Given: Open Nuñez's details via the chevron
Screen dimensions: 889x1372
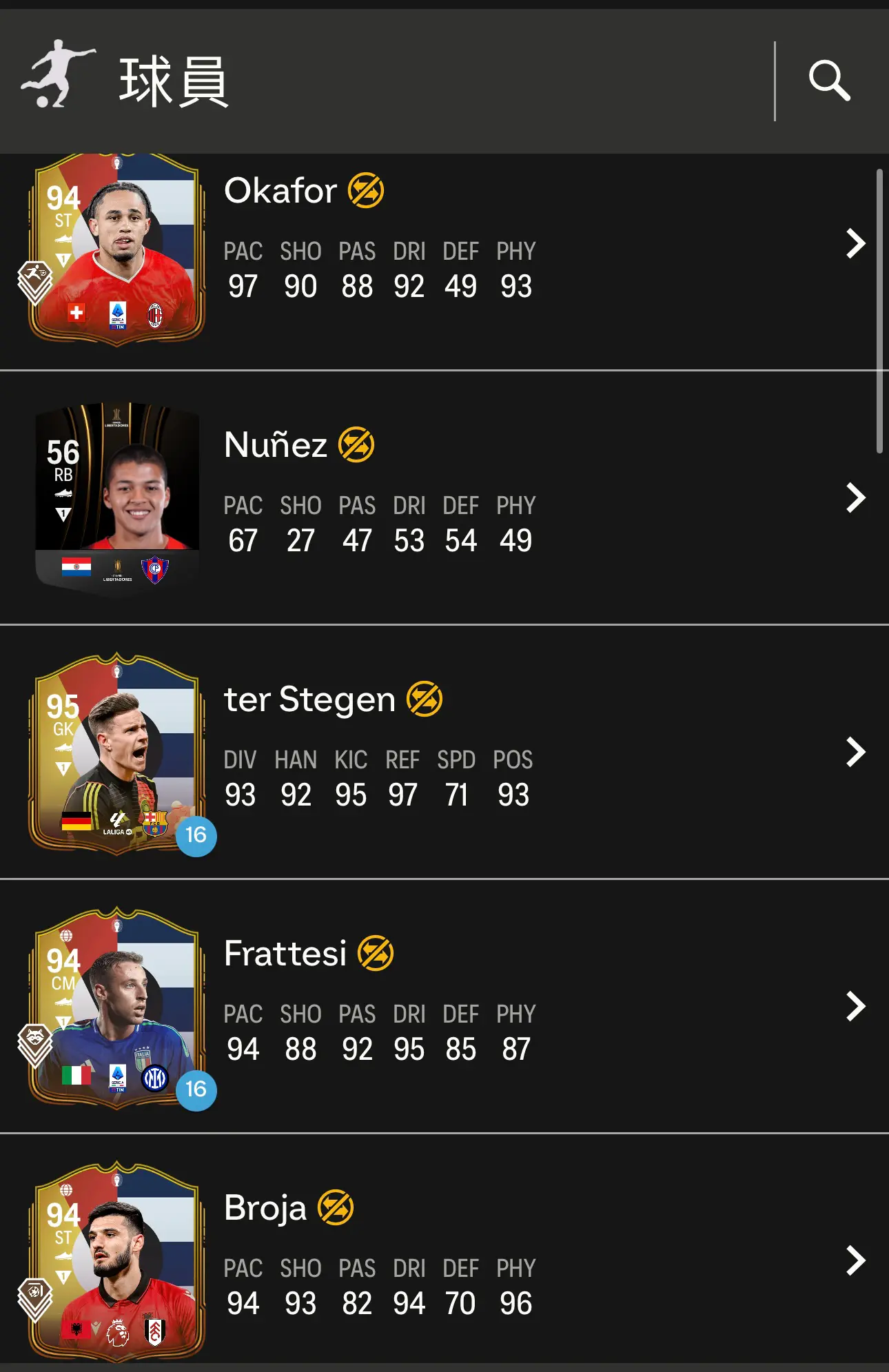Looking at the screenshot, I should [x=855, y=498].
